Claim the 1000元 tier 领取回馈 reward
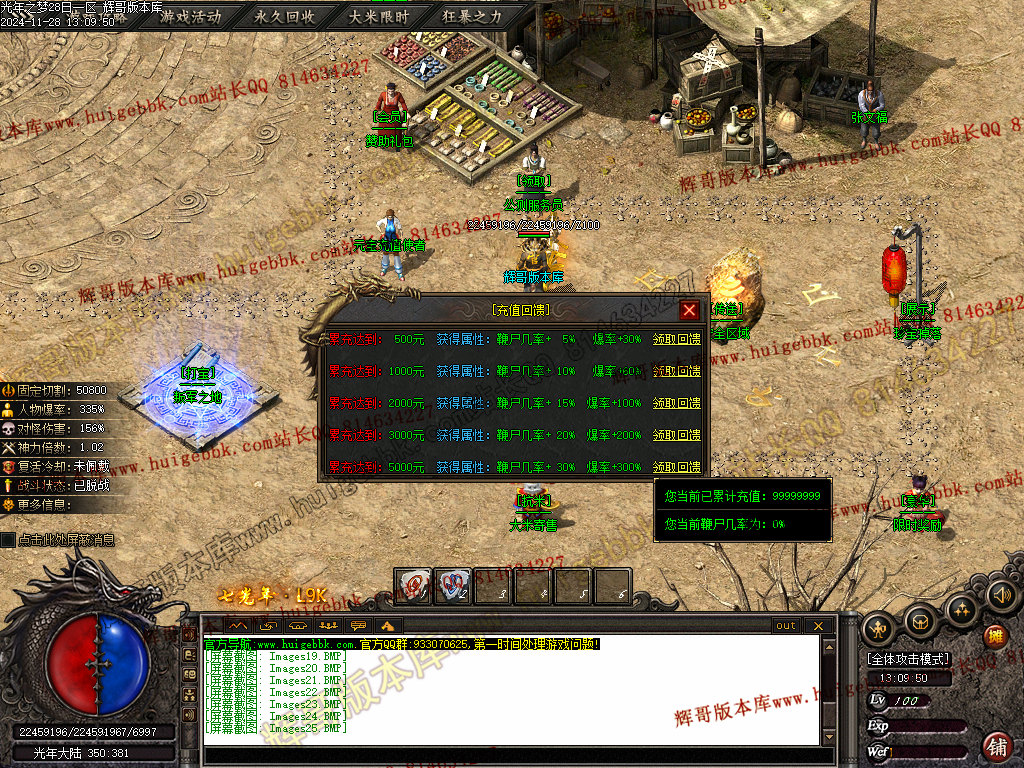Screen dimensions: 1024x768 coord(676,371)
